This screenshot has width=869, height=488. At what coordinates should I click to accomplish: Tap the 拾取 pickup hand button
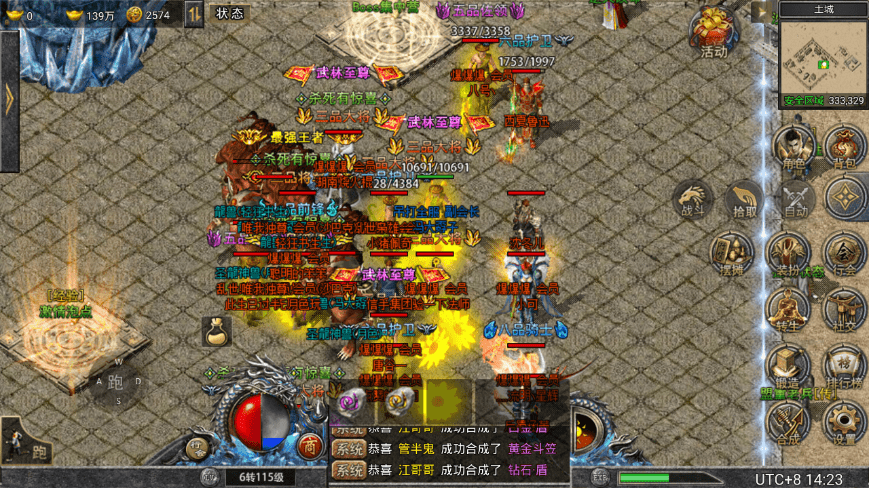tap(744, 198)
